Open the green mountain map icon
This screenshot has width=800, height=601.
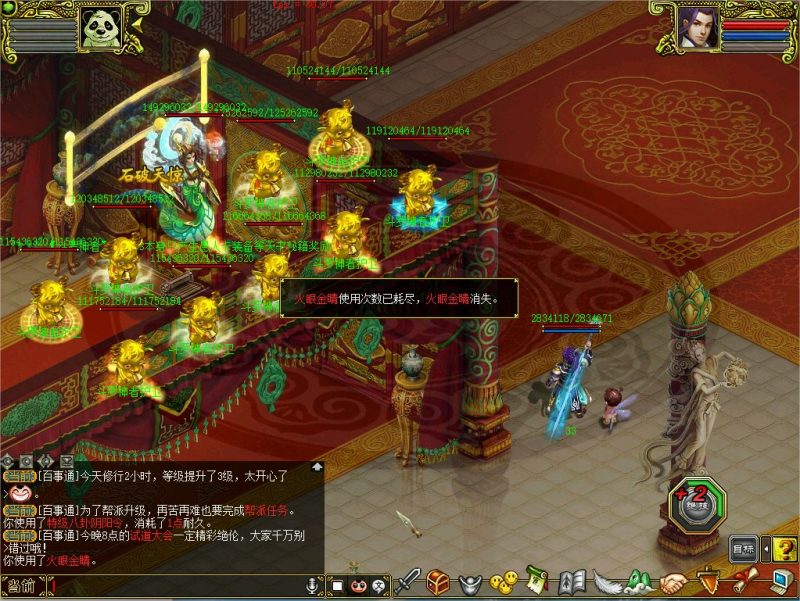coord(640,580)
